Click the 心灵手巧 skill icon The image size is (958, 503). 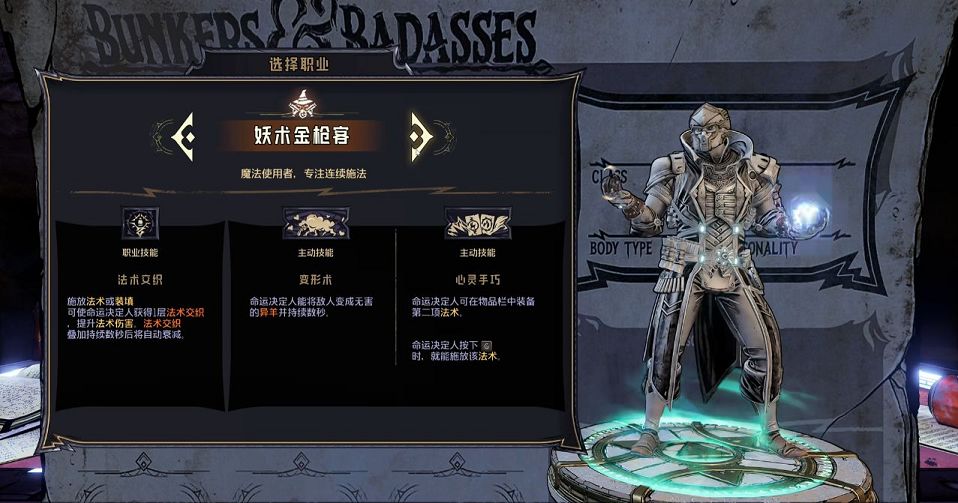click(x=474, y=223)
